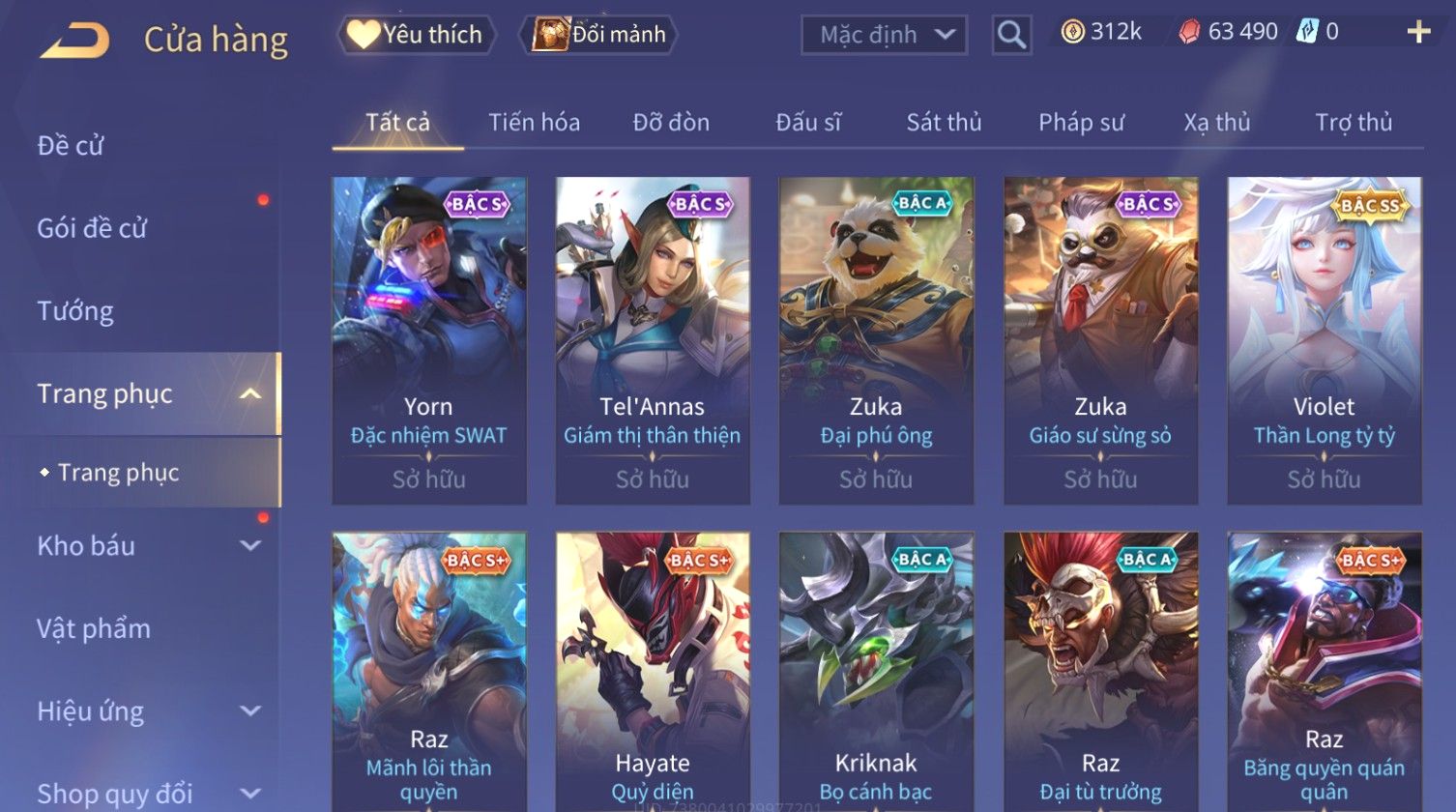The height and width of the screenshot is (812, 1456).
Task: Select the Đỡ đòn role tab
Action: pyautogui.click(x=671, y=123)
